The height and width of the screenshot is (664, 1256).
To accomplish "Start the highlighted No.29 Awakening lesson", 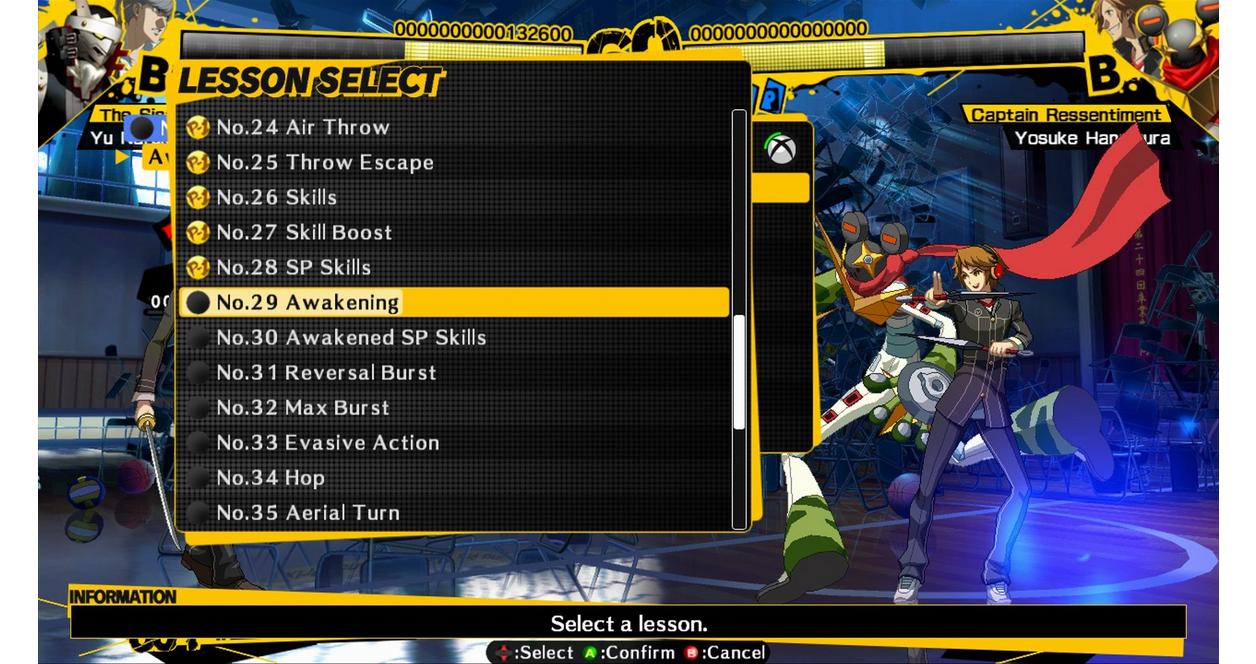I will [x=308, y=302].
